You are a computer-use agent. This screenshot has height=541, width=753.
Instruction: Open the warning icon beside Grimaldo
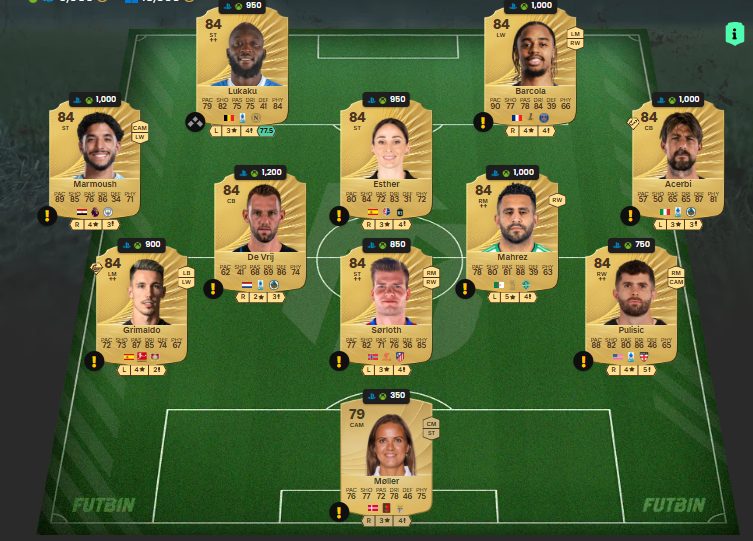pos(94,361)
